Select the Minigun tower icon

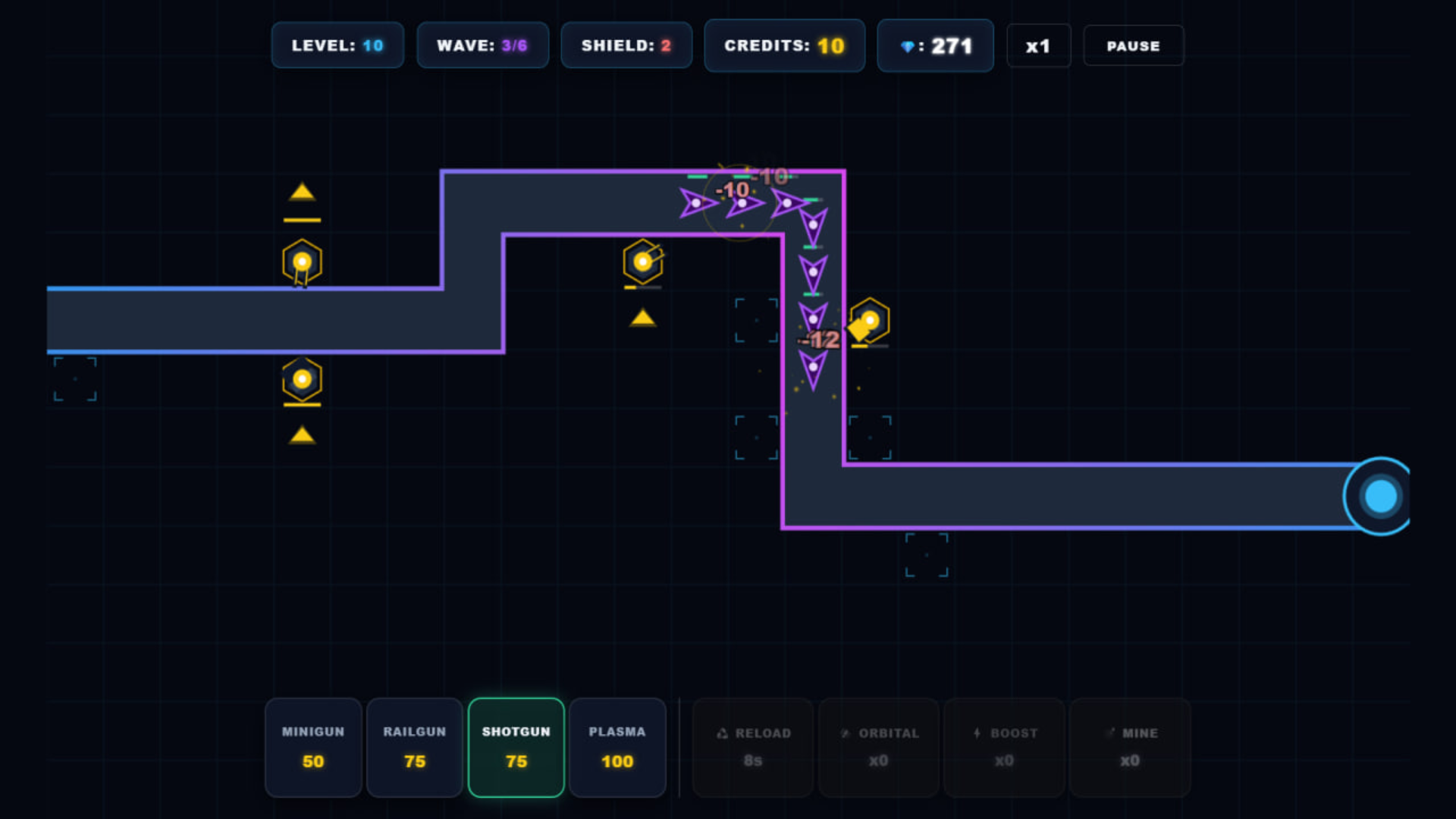pyautogui.click(x=313, y=747)
